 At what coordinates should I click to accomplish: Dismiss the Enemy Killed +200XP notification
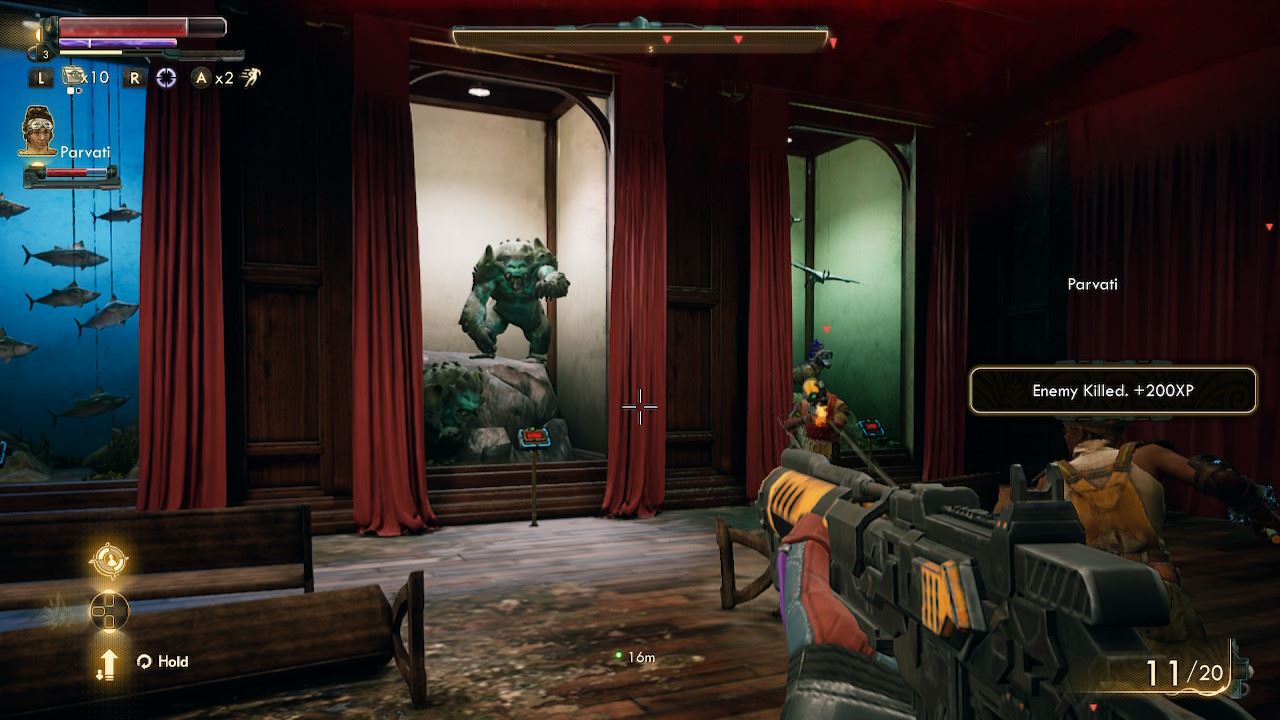pyautogui.click(x=1112, y=391)
